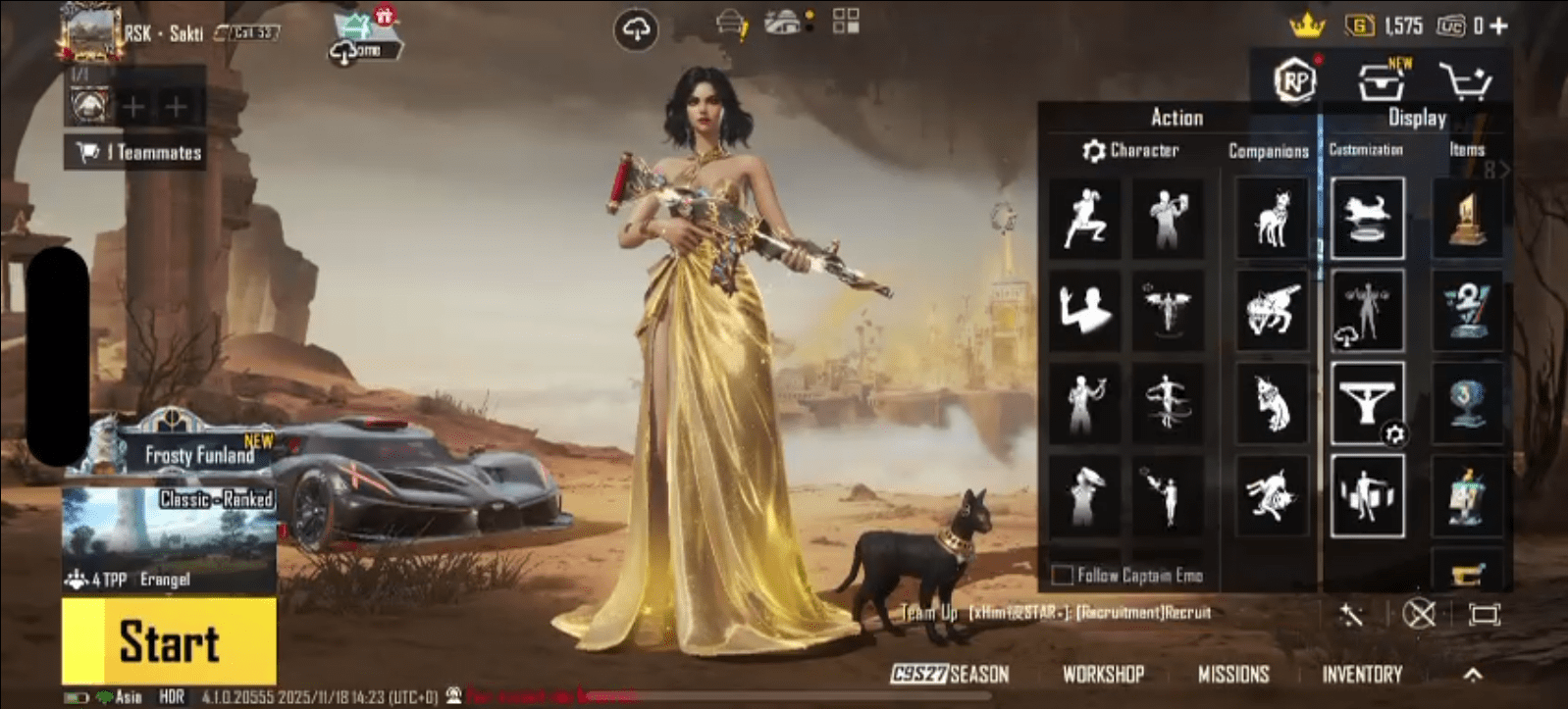
Task: Enable the Follow Captain Emo checkbox
Action: click(x=1064, y=577)
